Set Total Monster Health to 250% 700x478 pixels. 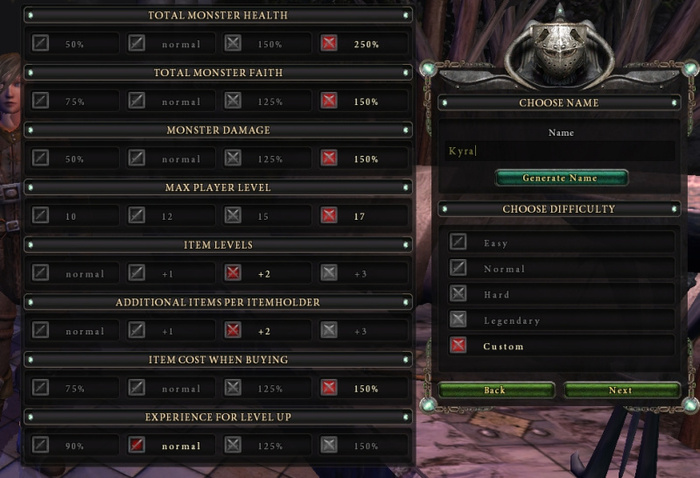pos(329,44)
